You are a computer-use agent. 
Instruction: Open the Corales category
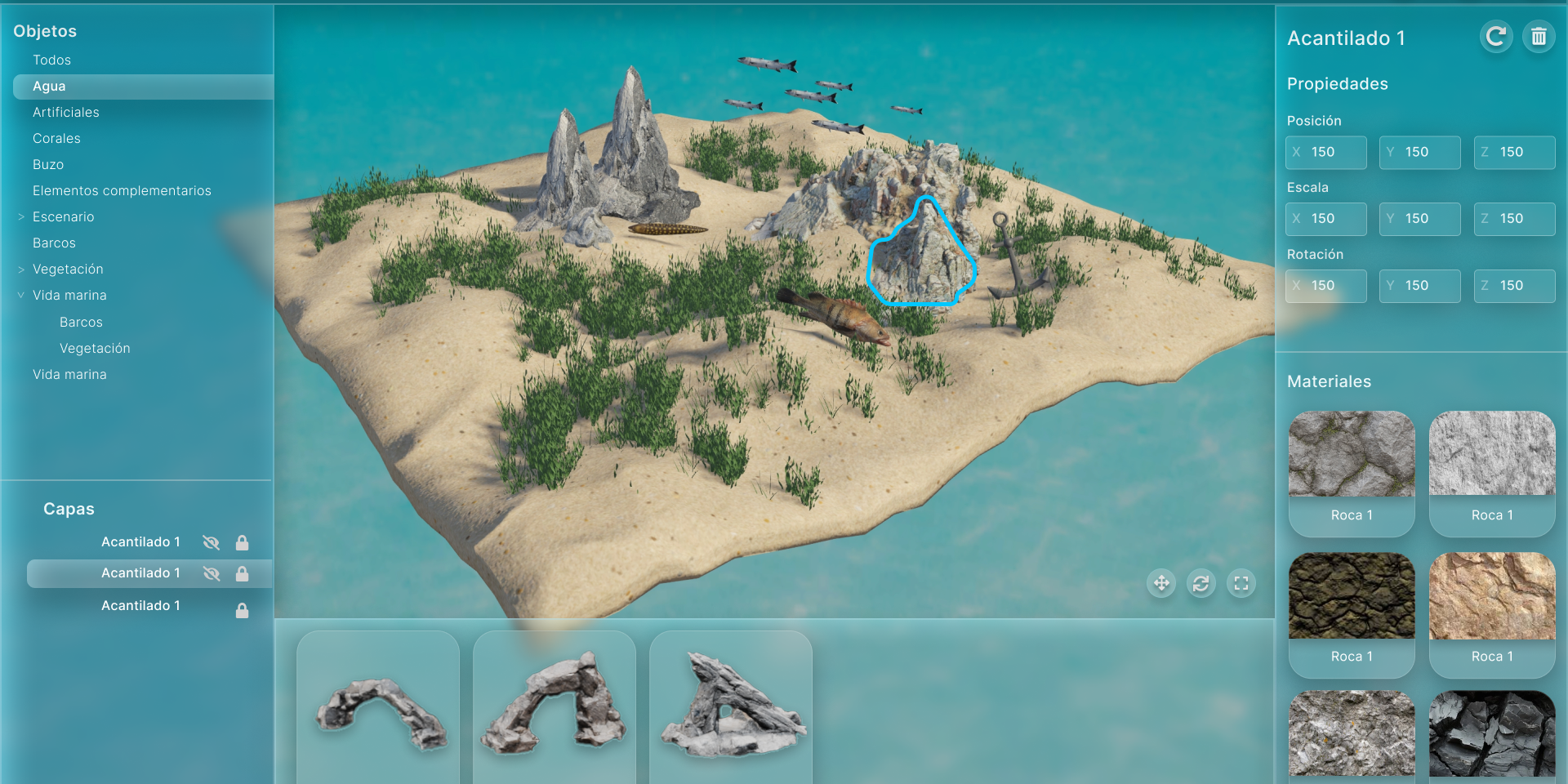click(56, 138)
